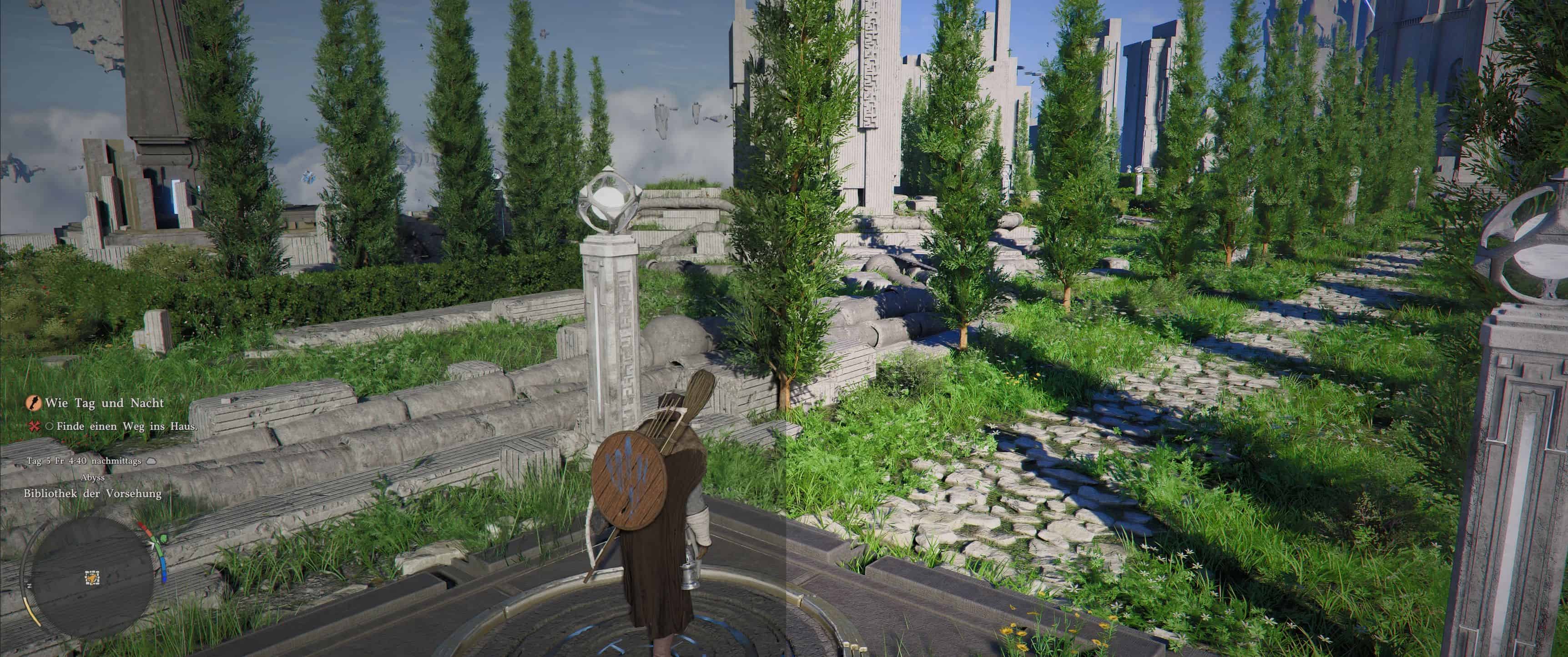Select the objective "Finde einen Weg ins Haus"
The height and width of the screenshot is (657, 1568).
[126, 426]
